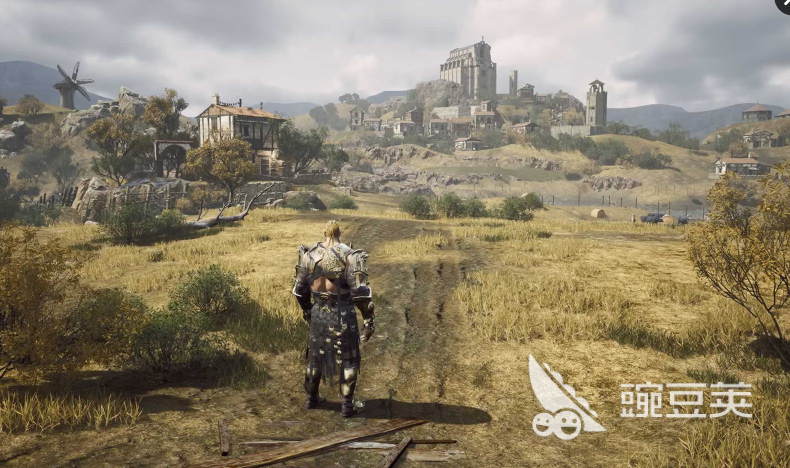Close the overlay using the corner X button
This screenshot has height=468, width=790.
[783, 5]
